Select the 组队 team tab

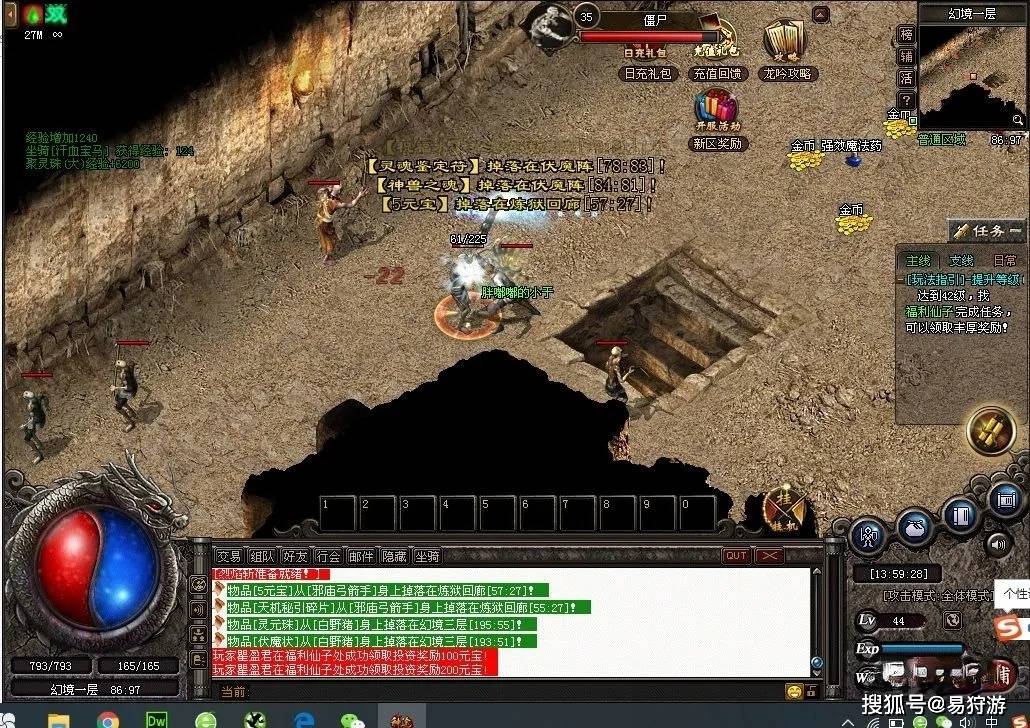coord(262,556)
